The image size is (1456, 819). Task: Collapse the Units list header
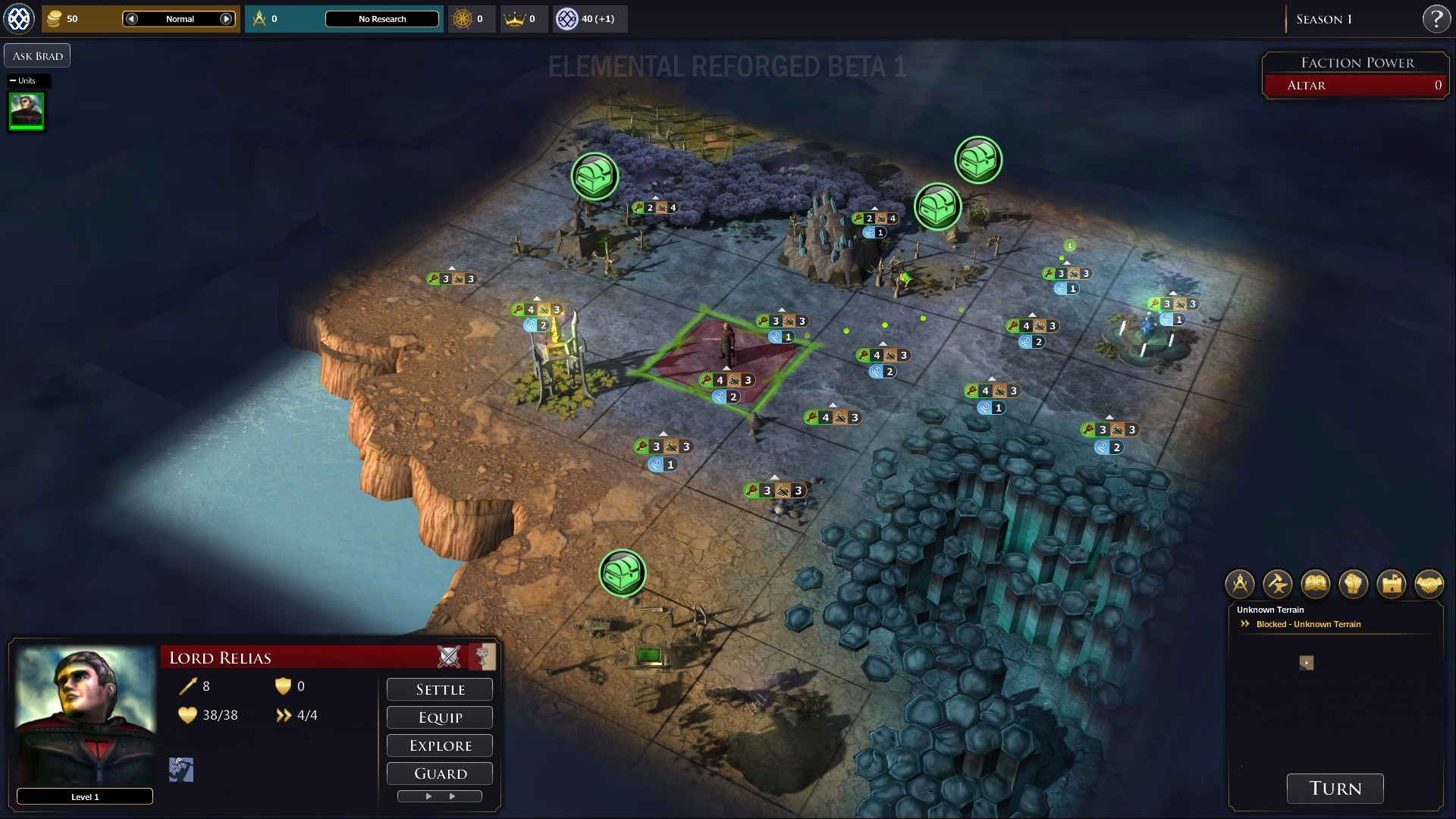pos(13,80)
